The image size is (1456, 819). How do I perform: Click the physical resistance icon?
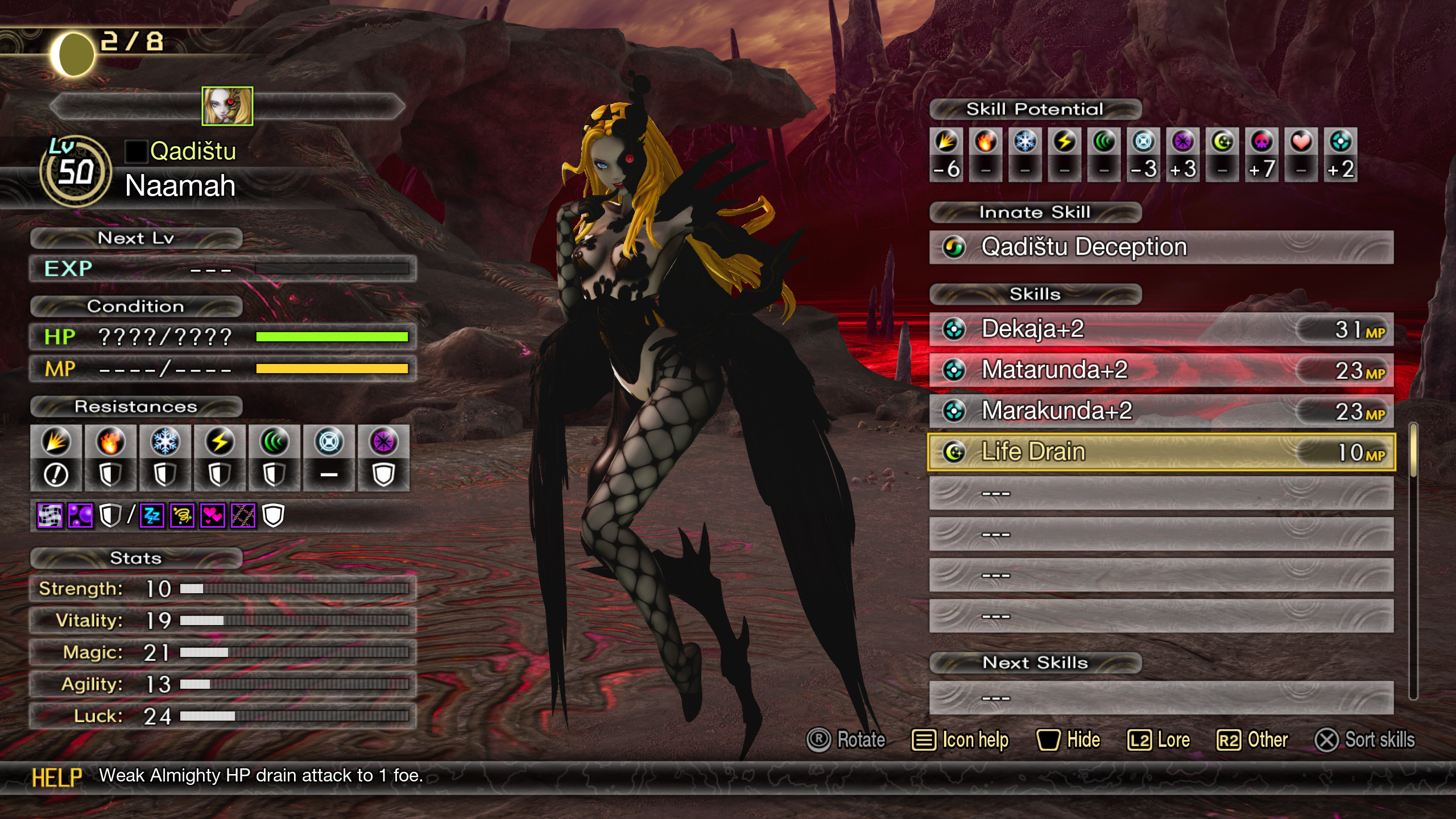coord(56,442)
